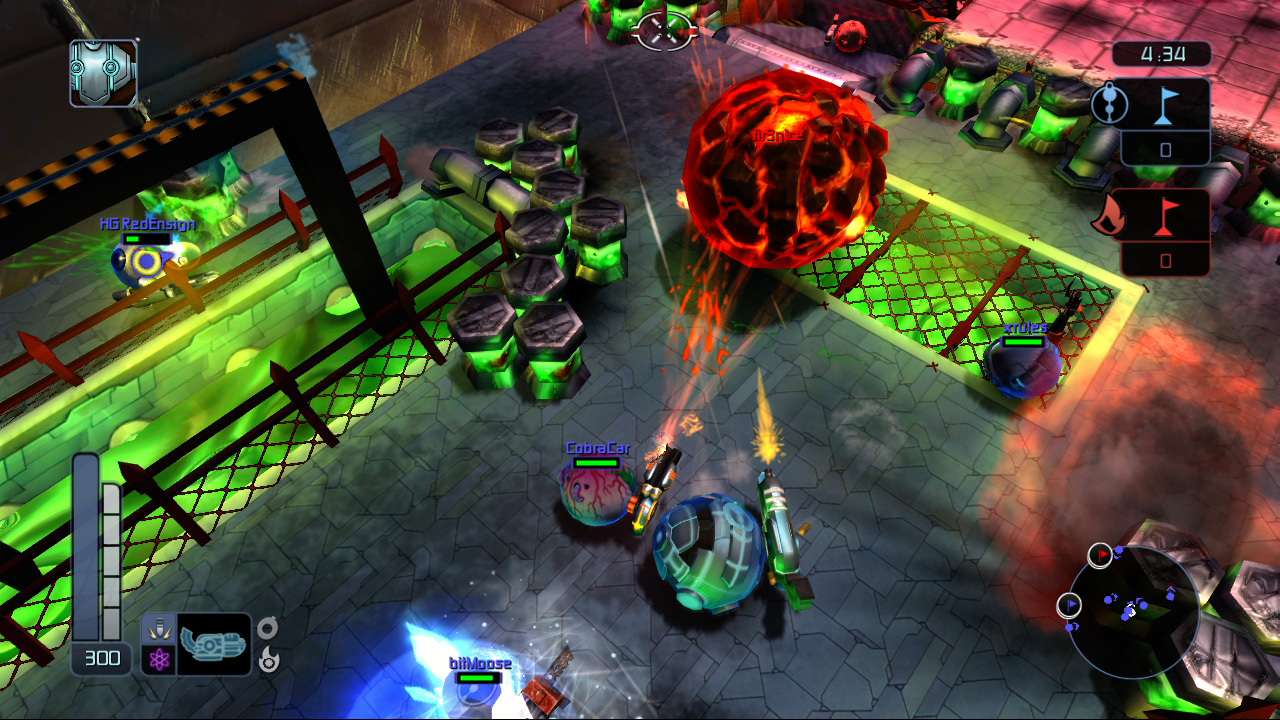This screenshot has height=720, width=1280.
Task: Click the red flag capture indicator
Action: [x=1165, y=216]
